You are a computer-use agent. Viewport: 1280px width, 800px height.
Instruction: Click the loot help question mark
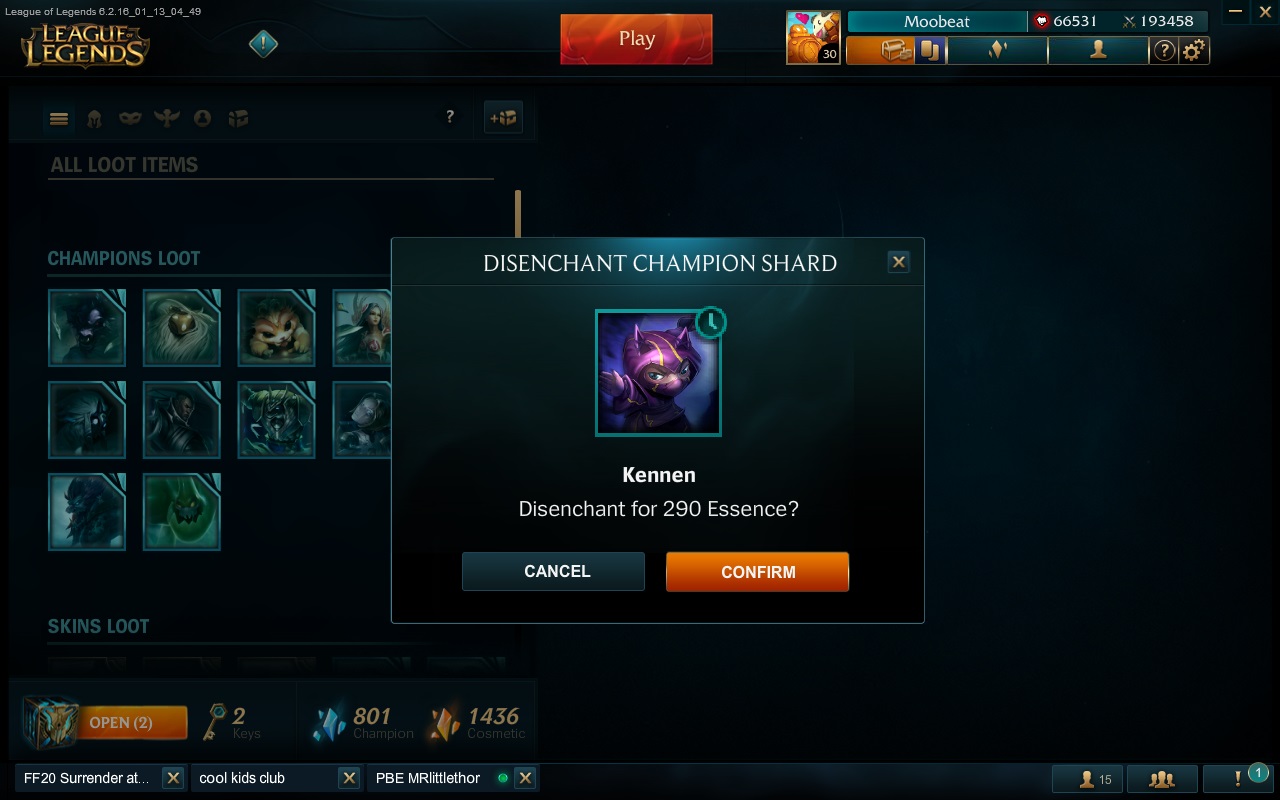[x=450, y=117]
